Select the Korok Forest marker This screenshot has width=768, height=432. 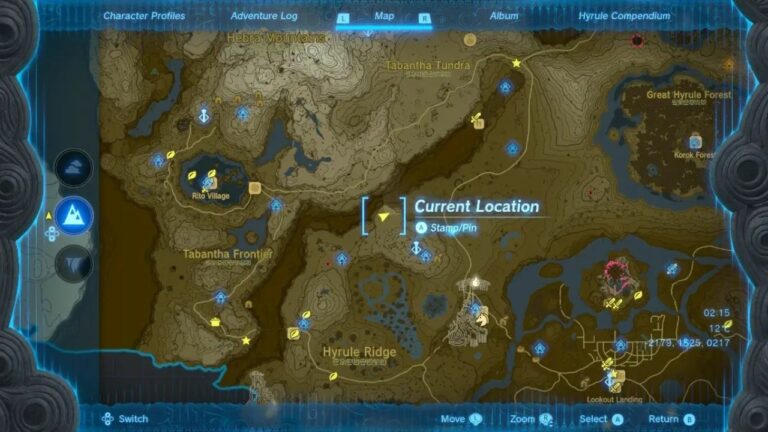coord(694,141)
